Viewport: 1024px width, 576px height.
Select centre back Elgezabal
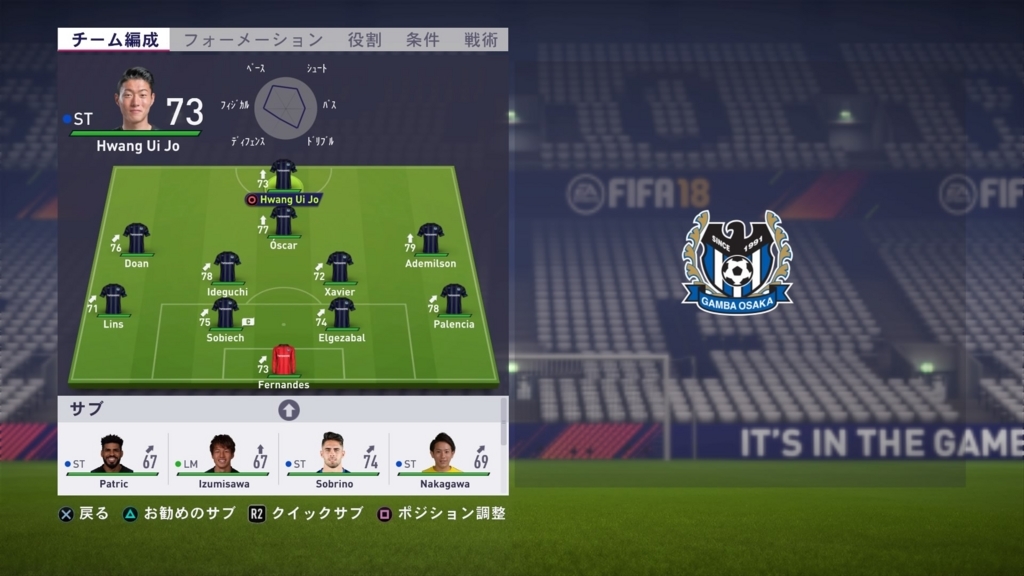[341, 314]
